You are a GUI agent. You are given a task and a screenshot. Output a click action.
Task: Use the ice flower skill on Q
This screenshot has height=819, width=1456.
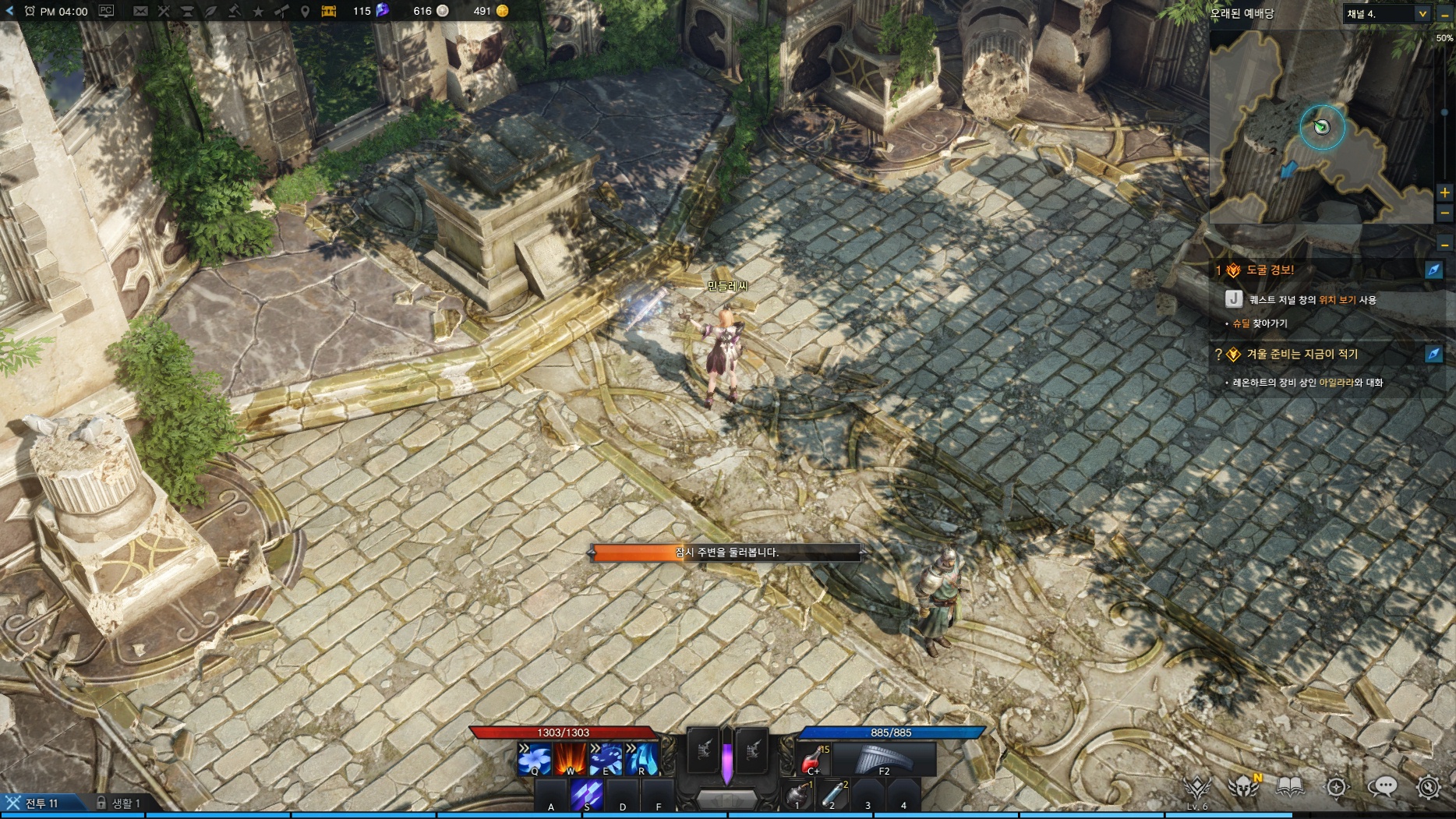[x=535, y=758]
